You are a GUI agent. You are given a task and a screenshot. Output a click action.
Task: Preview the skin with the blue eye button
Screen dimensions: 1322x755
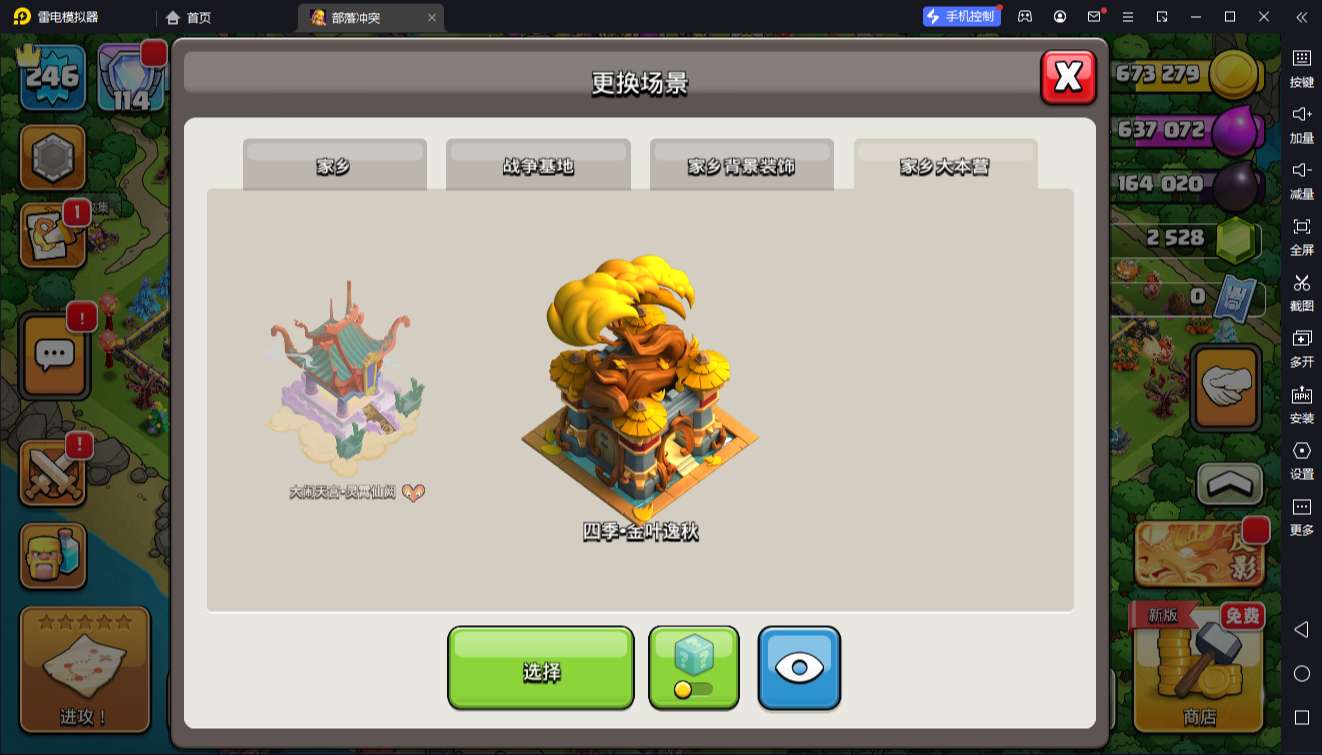click(x=799, y=668)
